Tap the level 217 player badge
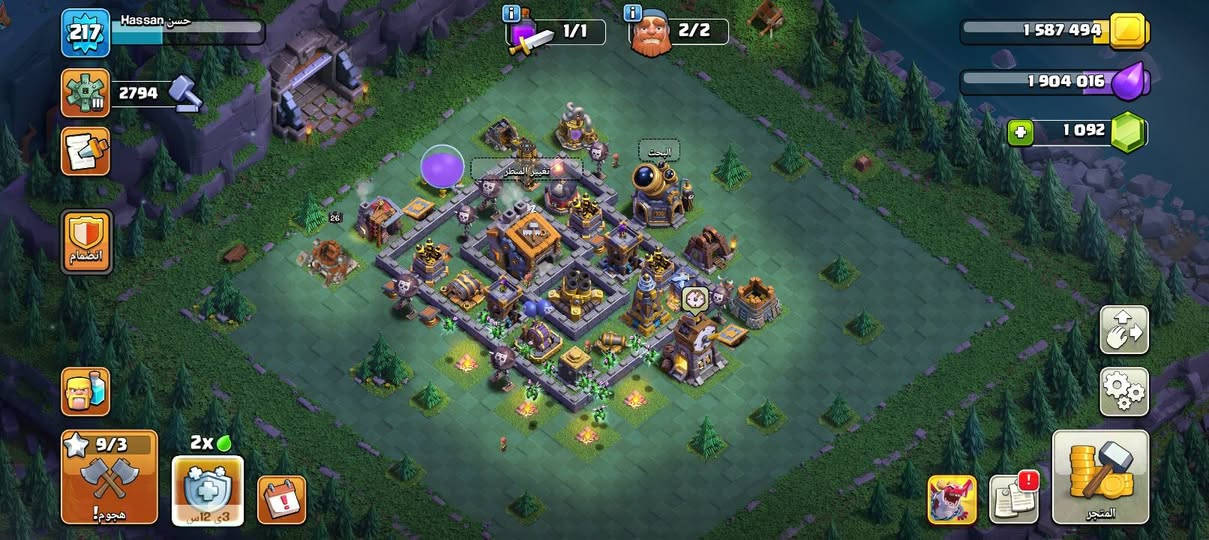The width and height of the screenshot is (1209, 540). pos(85,33)
